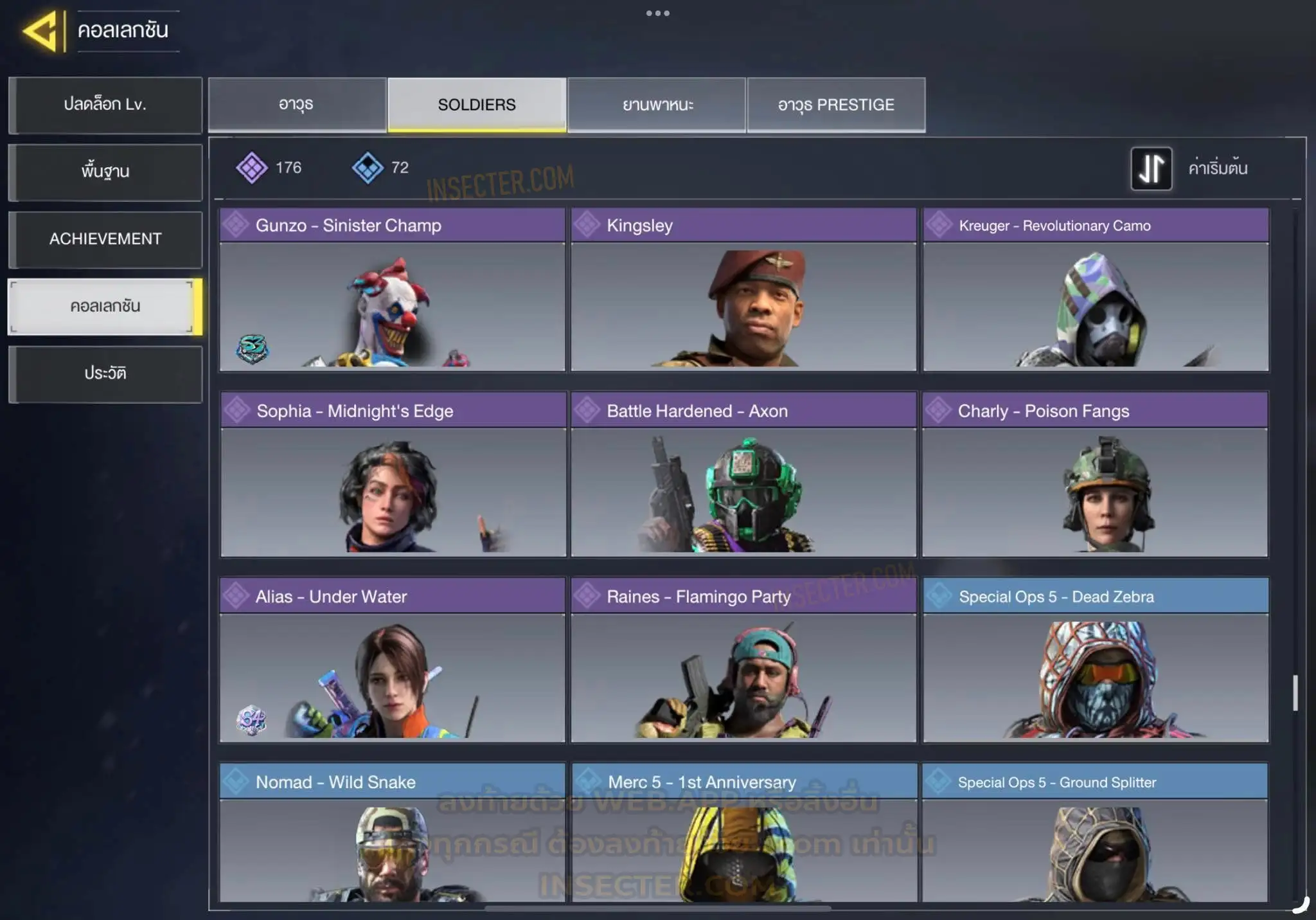Switch to the อาวุธ tab
This screenshot has height=920, width=1316.
click(x=297, y=105)
